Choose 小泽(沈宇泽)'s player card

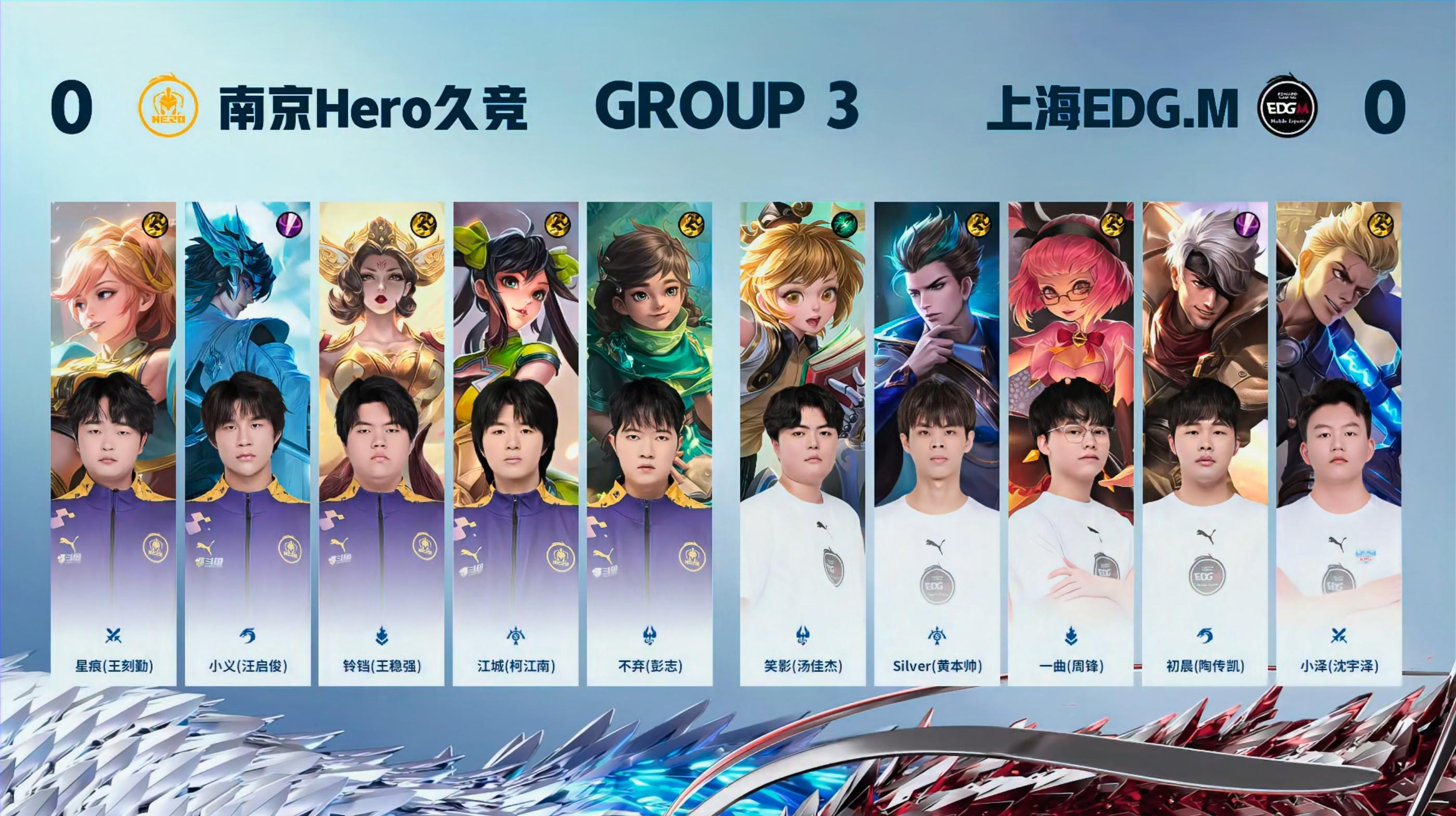pyautogui.click(x=1338, y=443)
